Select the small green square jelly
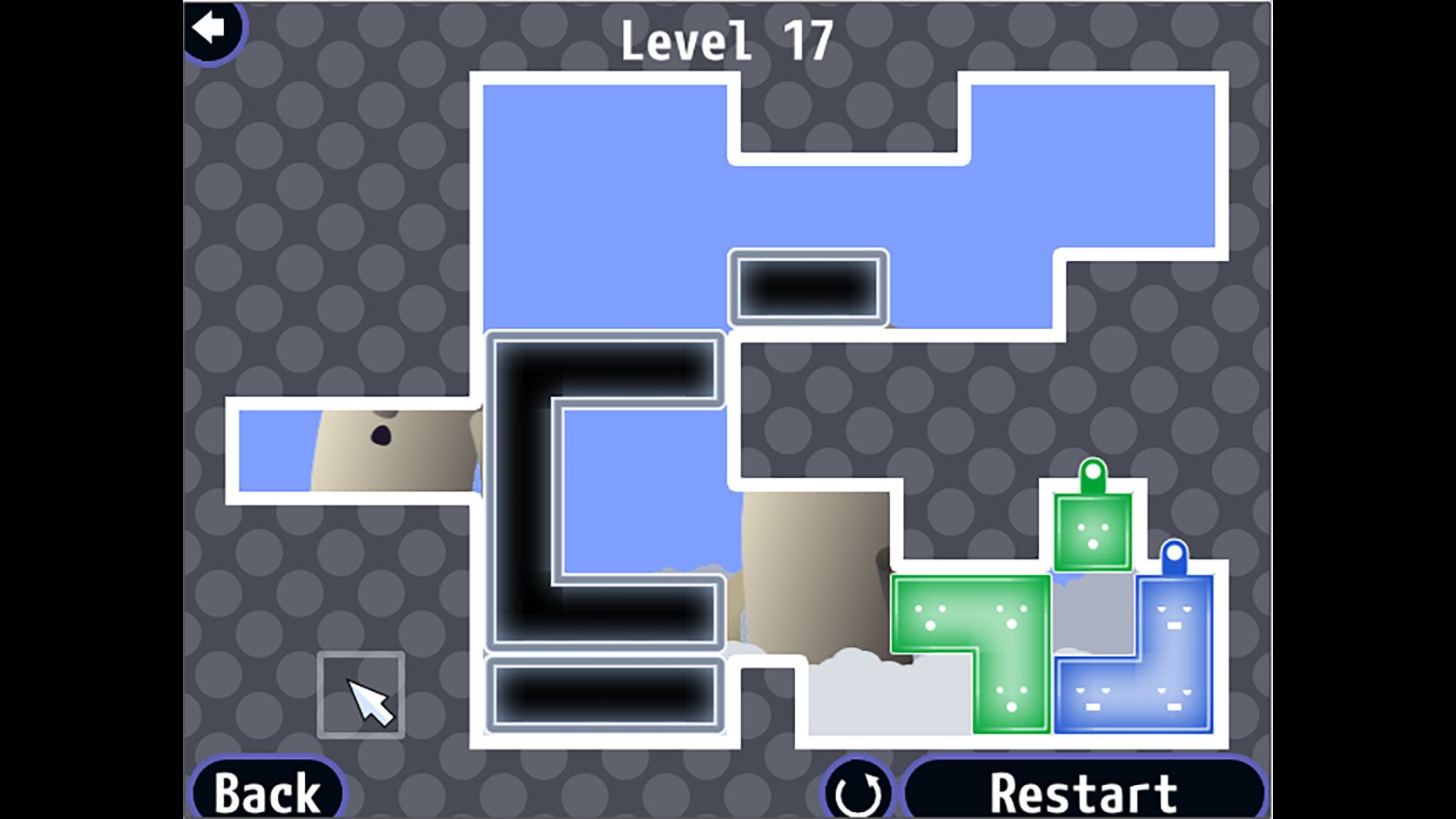 point(1092,532)
